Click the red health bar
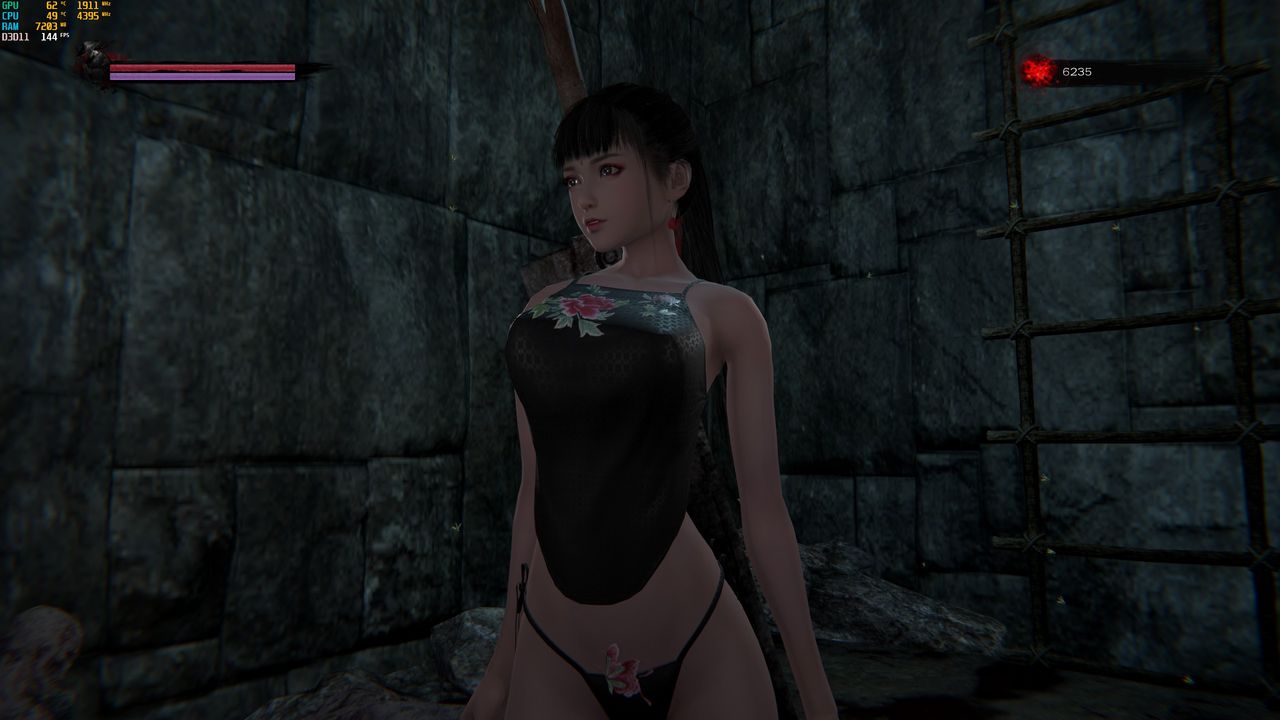This screenshot has width=1280, height=720. click(200, 67)
